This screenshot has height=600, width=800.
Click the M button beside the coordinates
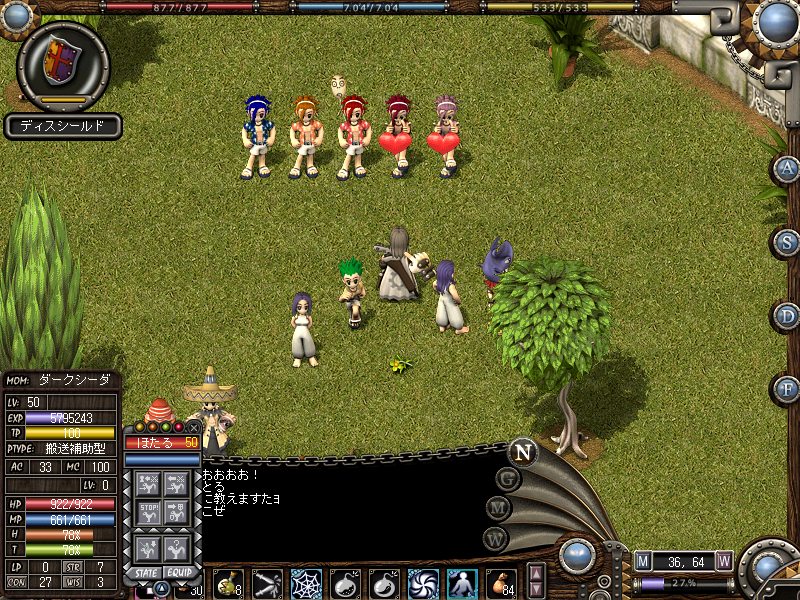(x=643, y=561)
